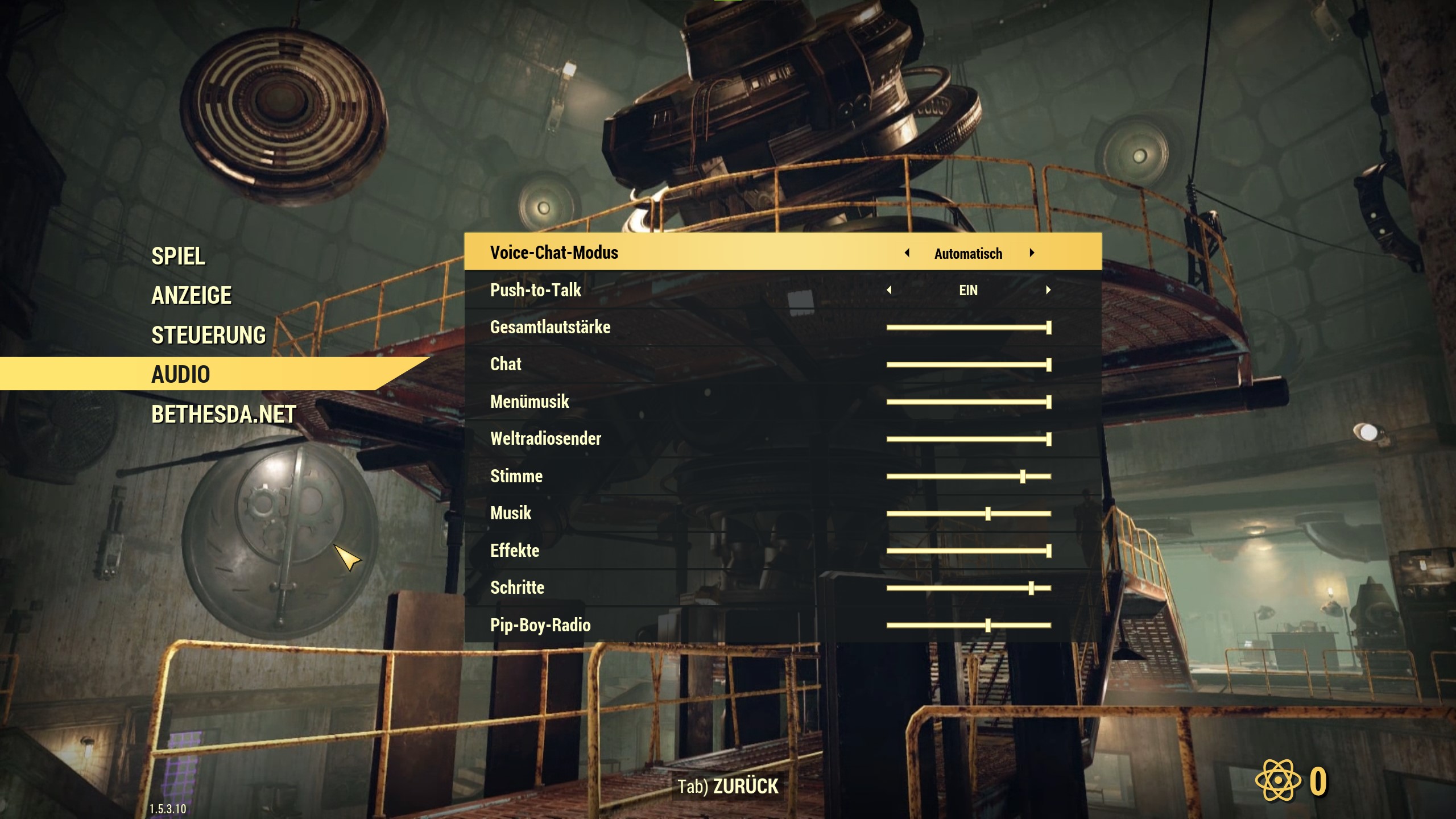This screenshot has width=1456, height=819.
Task: Adjust the Gesamtlautstärke volume slider
Action: coord(1048,328)
